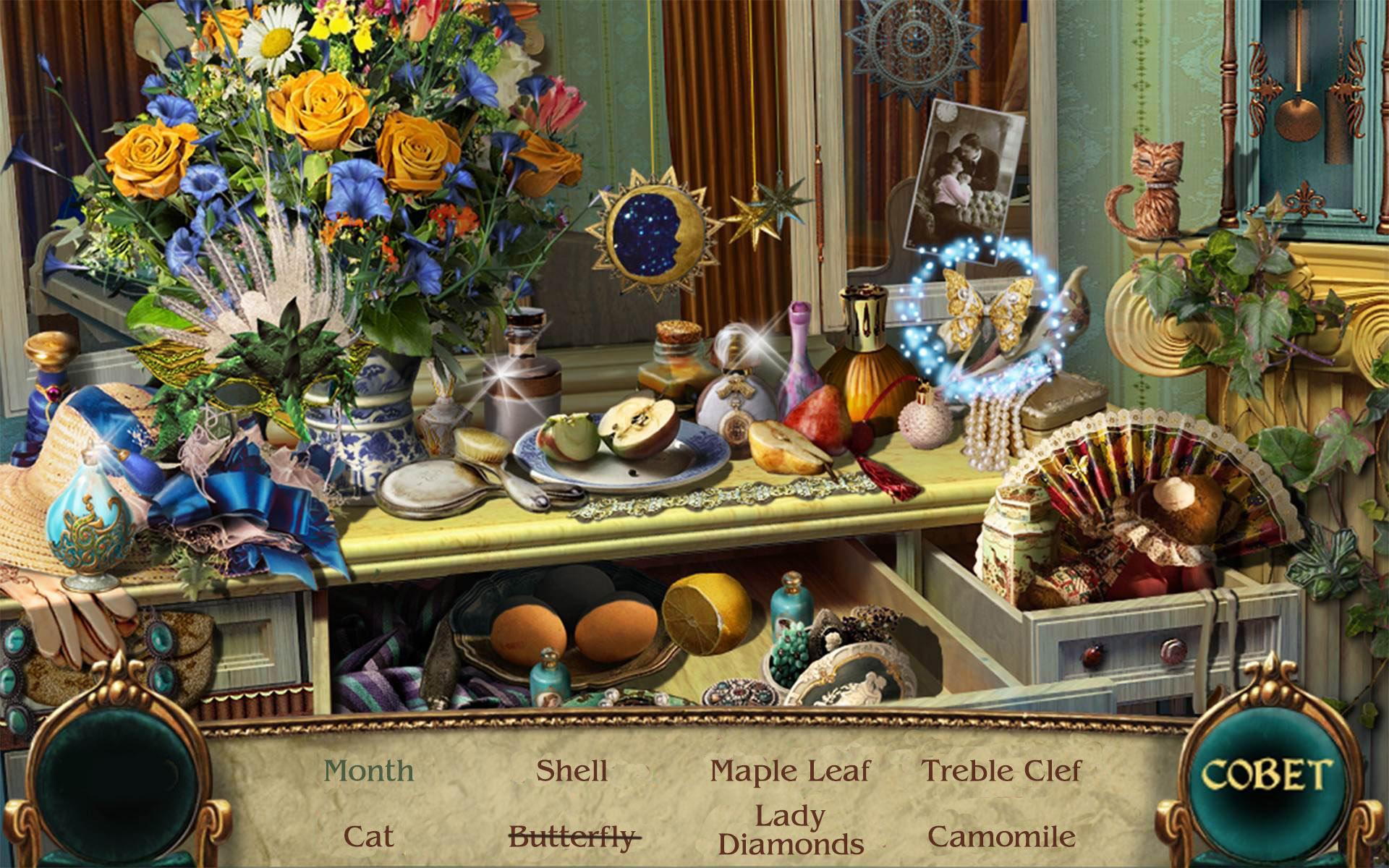The image size is (1389, 868).
Task: Choose Lady Diamonds in the object list
Action: 791,830
